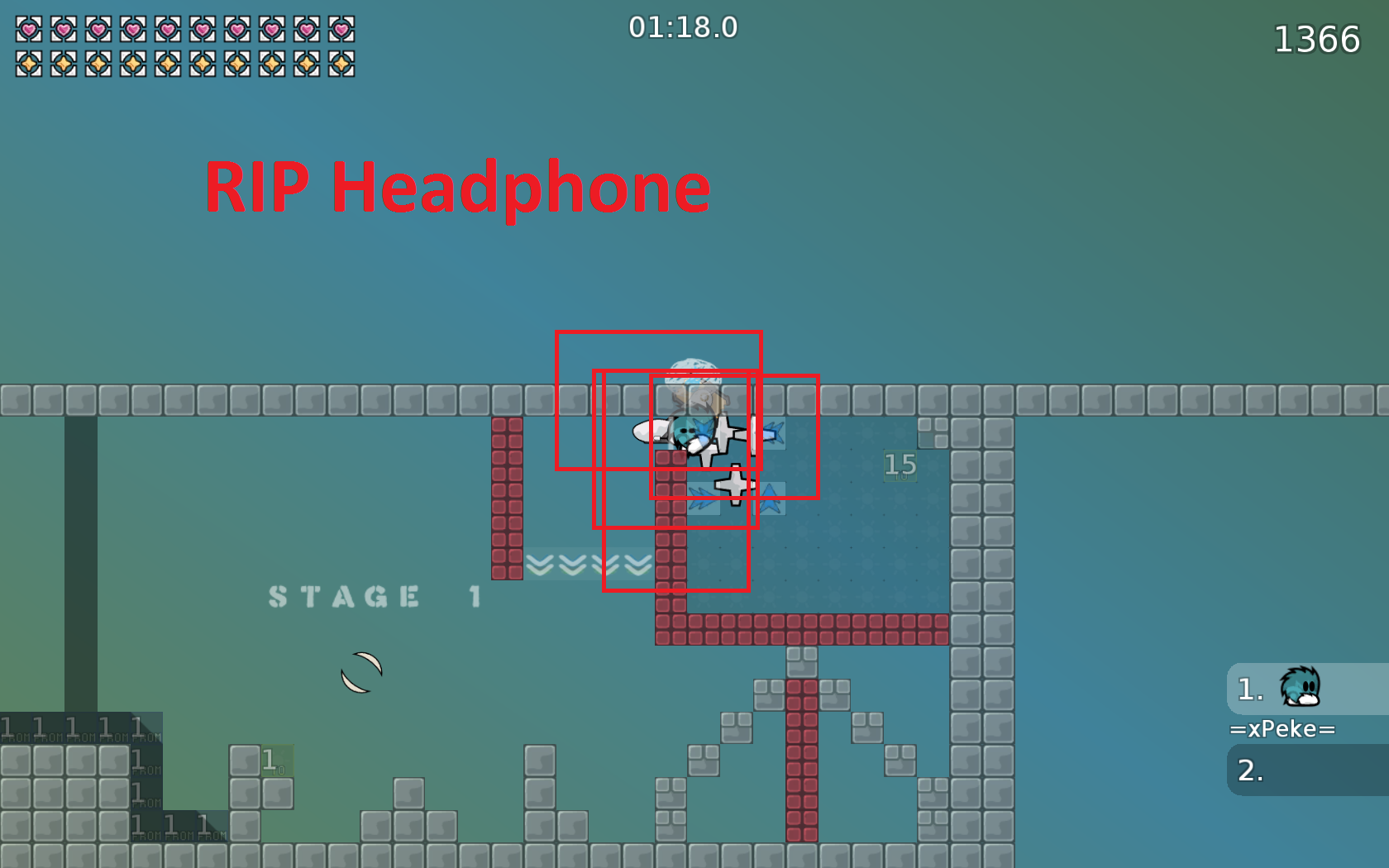Click the STAGE 1 label
Image resolution: width=1389 pixels, height=868 pixels.
pyautogui.click(x=374, y=595)
